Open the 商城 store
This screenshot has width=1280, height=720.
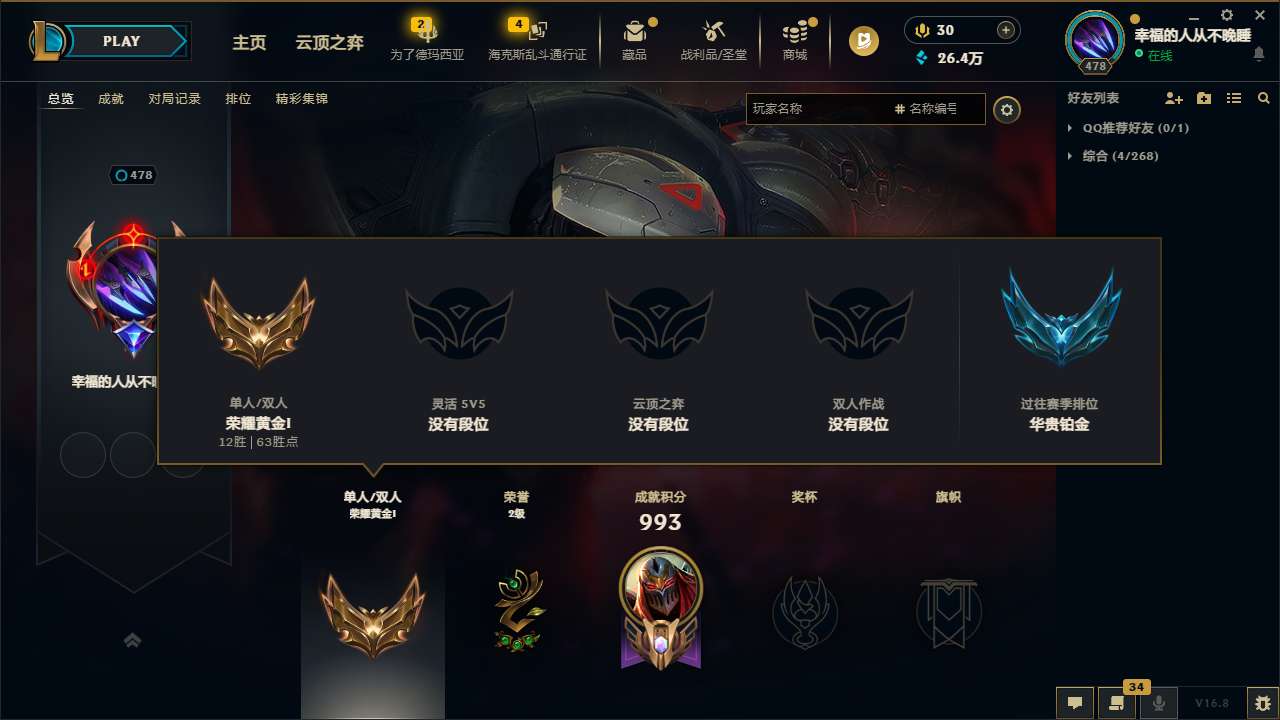795,37
